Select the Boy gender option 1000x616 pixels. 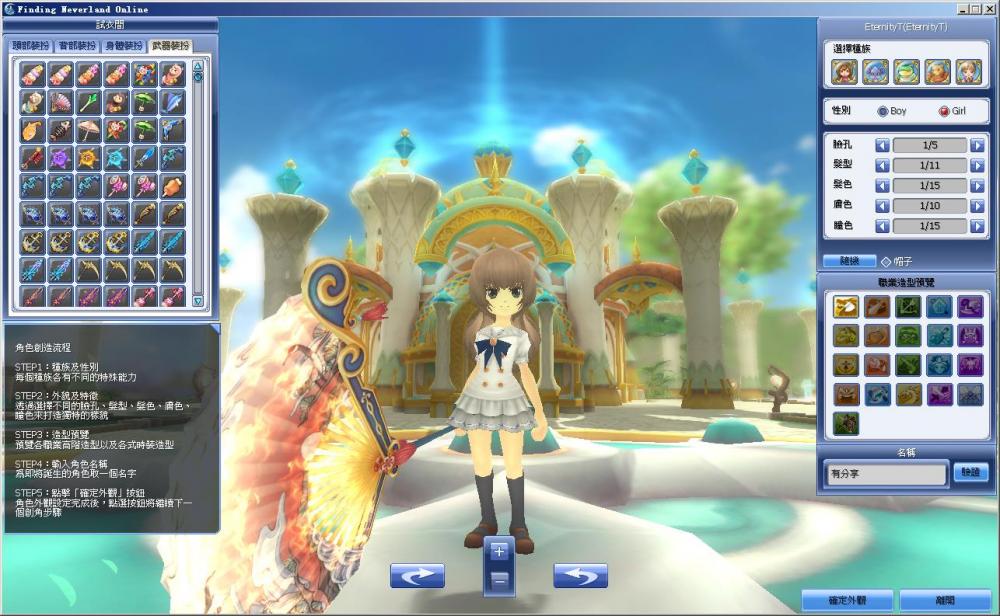(882, 111)
